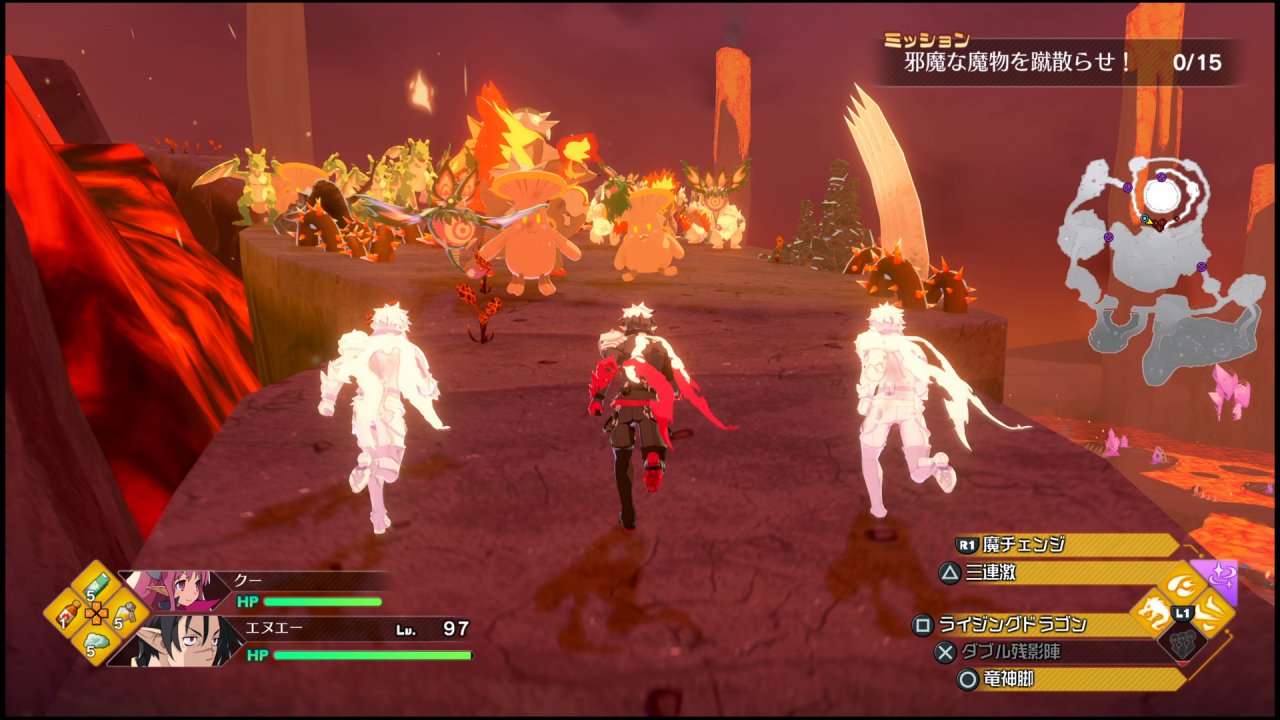Select the yellow potion flask slot
The height and width of the screenshot is (720, 1280).
(x=124, y=612)
